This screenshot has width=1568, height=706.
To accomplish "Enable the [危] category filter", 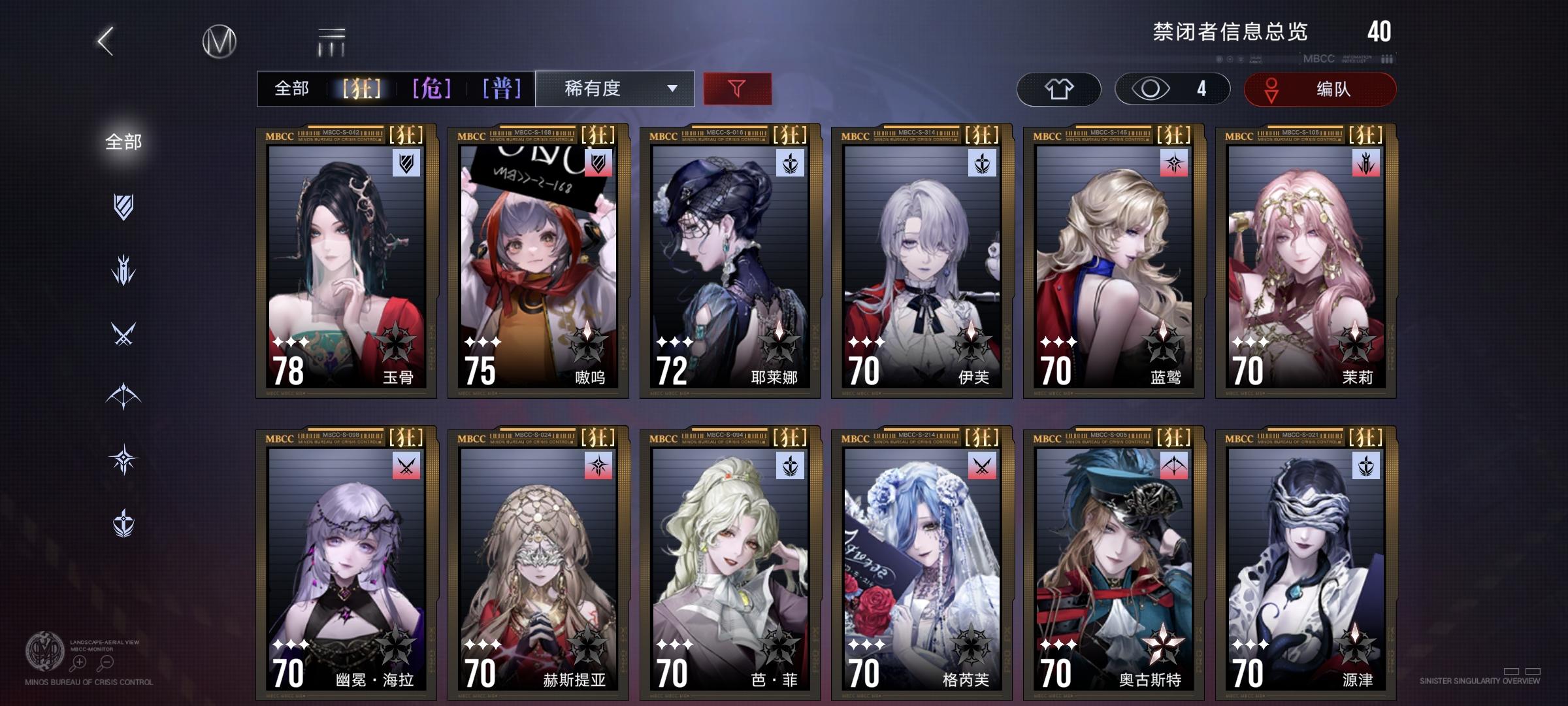I will pyautogui.click(x=431, y=87).
